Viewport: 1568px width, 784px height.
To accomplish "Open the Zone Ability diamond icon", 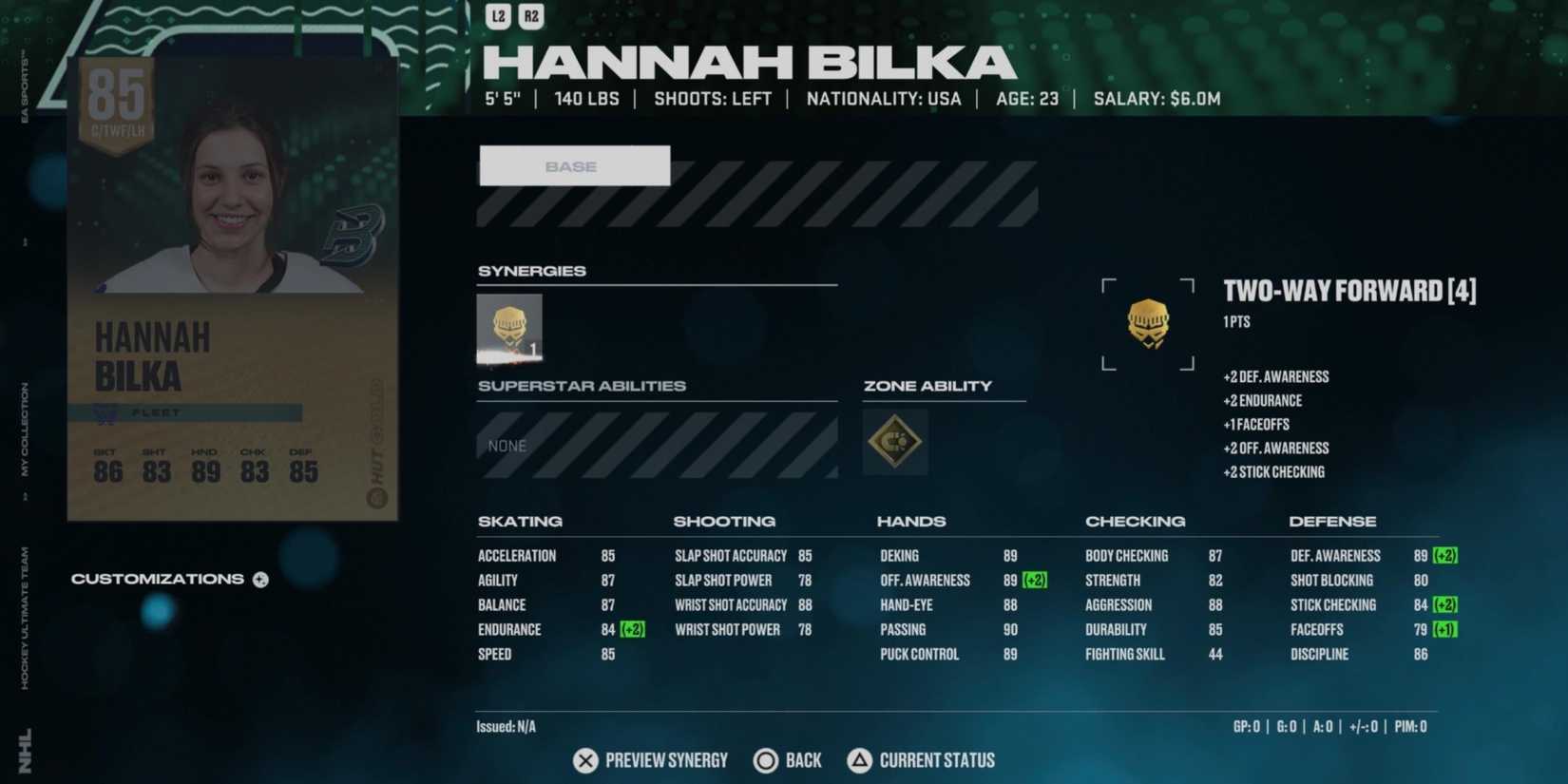I will [894, 442].
